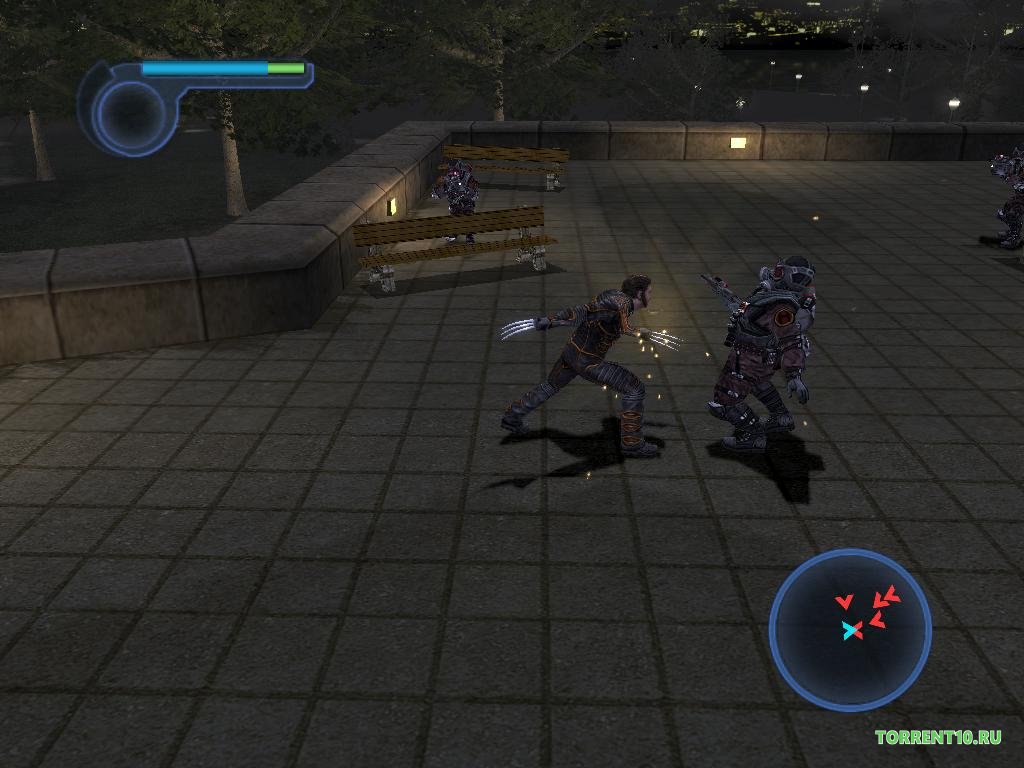Viewport: 1024px width, 768px height.
Task: Open the torrent10.ru watermark link
Action: coord(938,738)
